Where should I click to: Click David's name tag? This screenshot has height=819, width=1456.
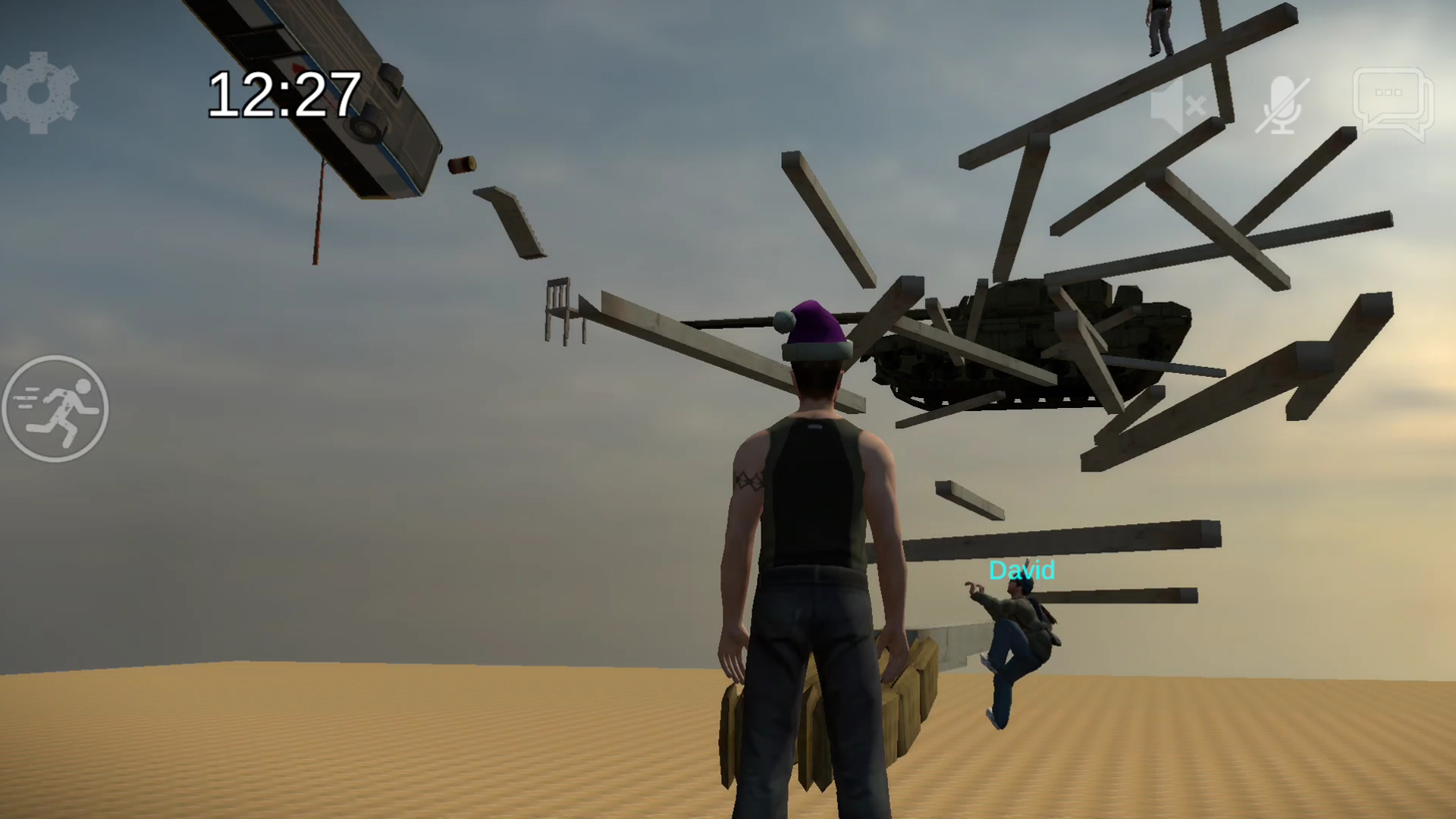pyautogui.click(x=1021, y=571)
